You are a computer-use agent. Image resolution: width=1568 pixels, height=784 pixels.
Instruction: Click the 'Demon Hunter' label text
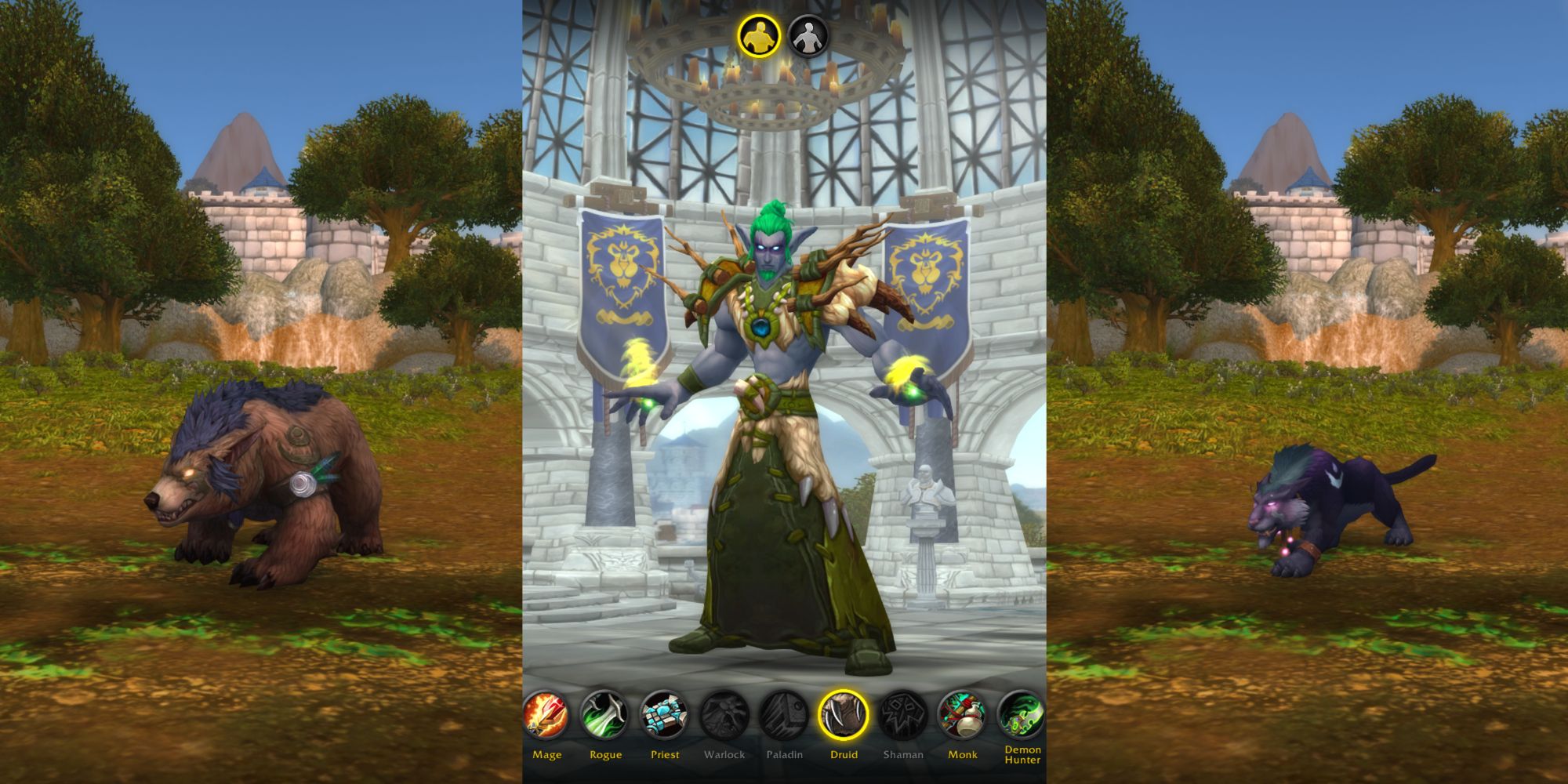pos(1022,758)
